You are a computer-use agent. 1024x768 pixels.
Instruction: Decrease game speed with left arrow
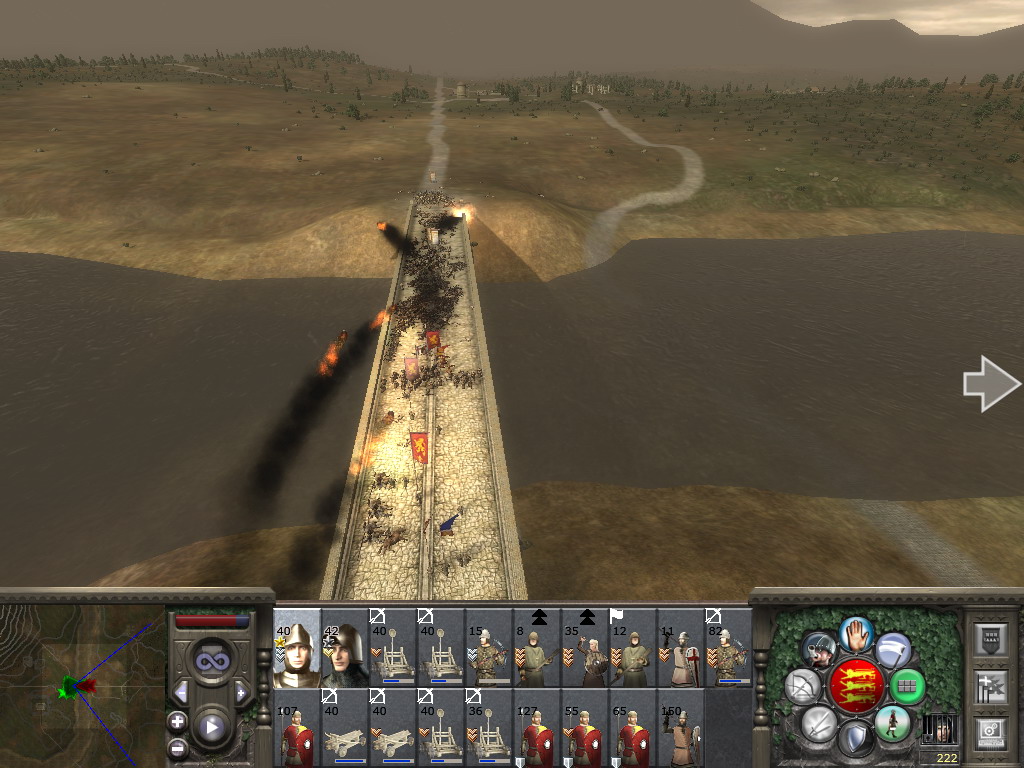click(181, 692)
